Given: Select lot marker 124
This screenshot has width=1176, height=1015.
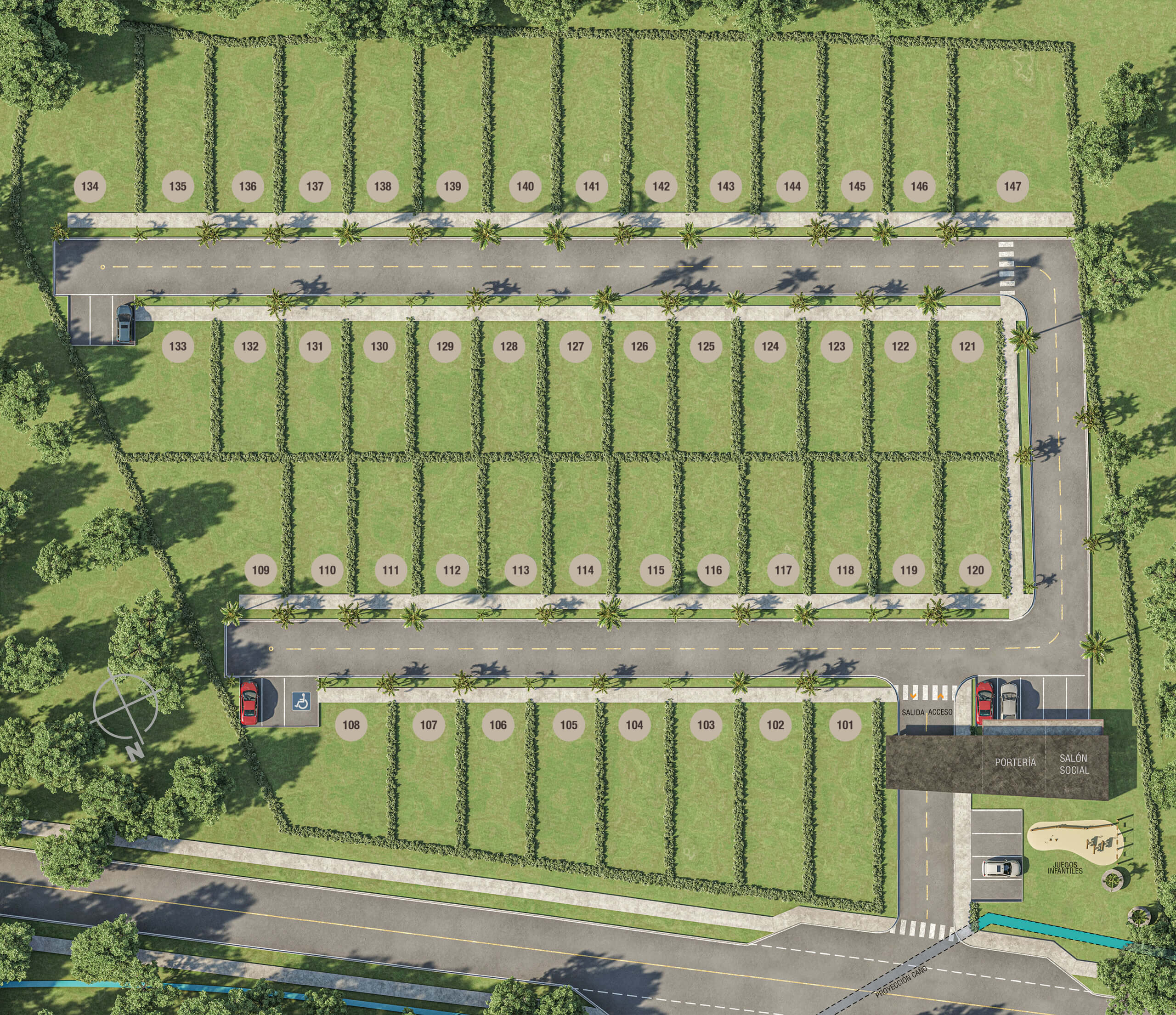Looking at the screenshot, I should point(769,346).
